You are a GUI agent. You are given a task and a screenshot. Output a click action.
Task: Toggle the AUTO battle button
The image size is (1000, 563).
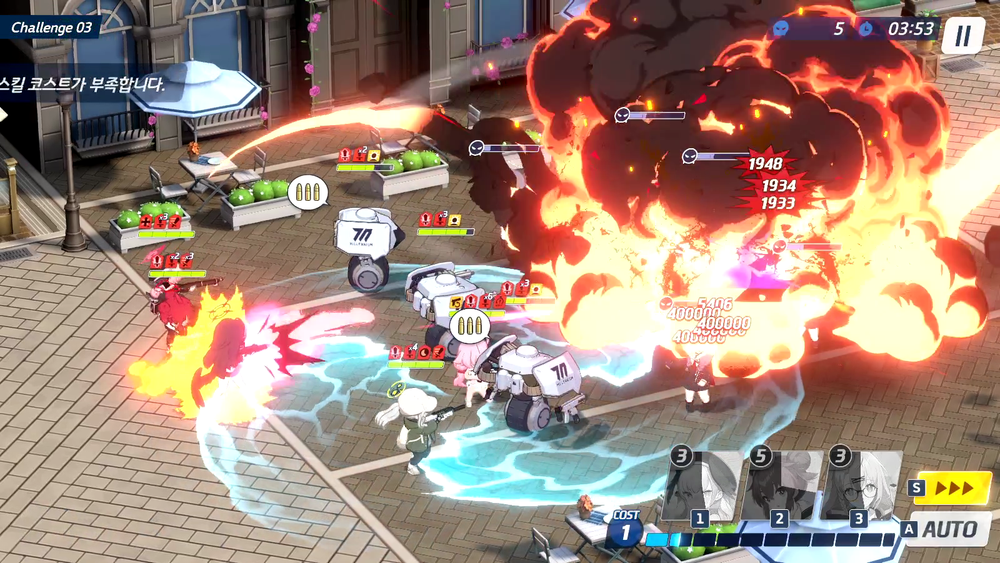[947, 529]
